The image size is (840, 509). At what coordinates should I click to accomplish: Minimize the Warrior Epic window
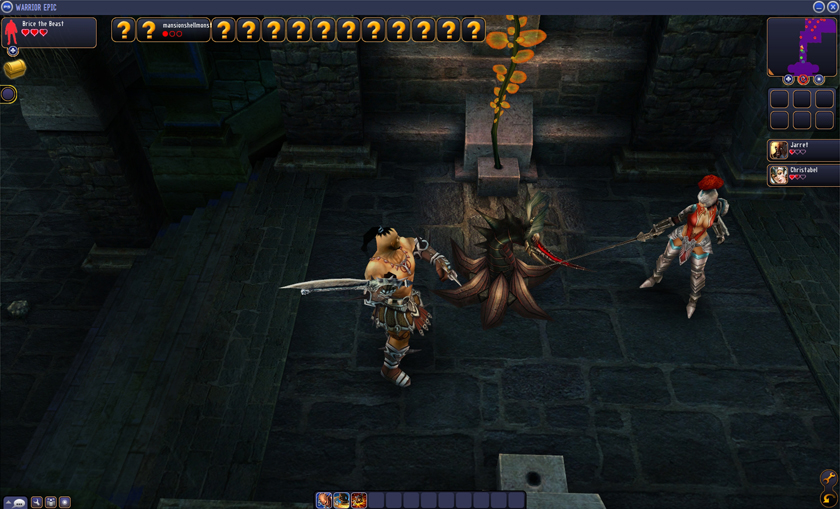818,7
